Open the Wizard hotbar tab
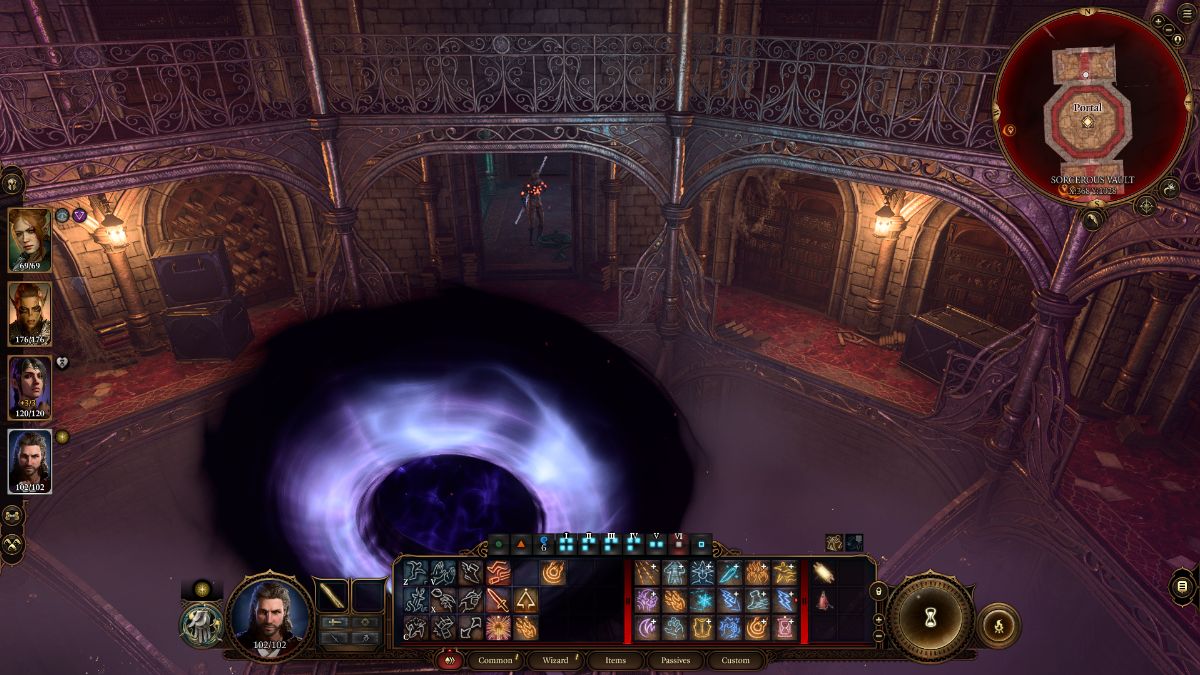 coord(555,660)
